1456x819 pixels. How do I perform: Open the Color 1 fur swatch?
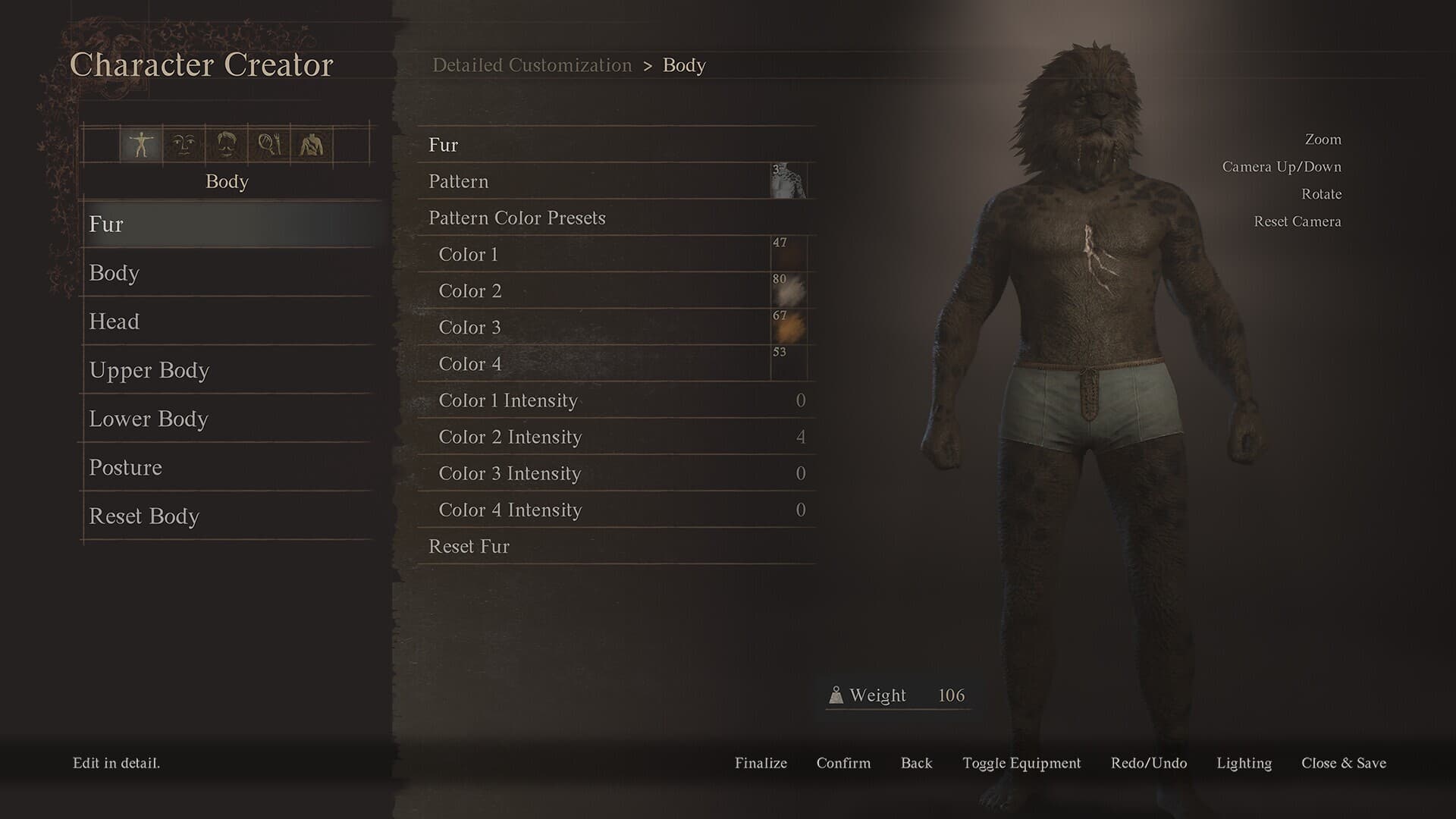(789, 254)
